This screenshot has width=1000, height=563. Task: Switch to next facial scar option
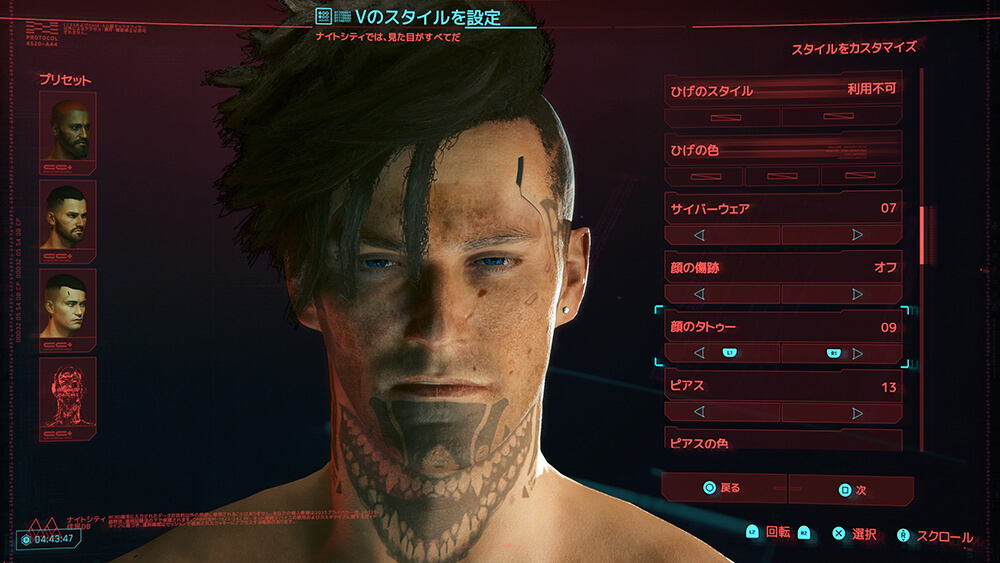click(x=841, y=294)
